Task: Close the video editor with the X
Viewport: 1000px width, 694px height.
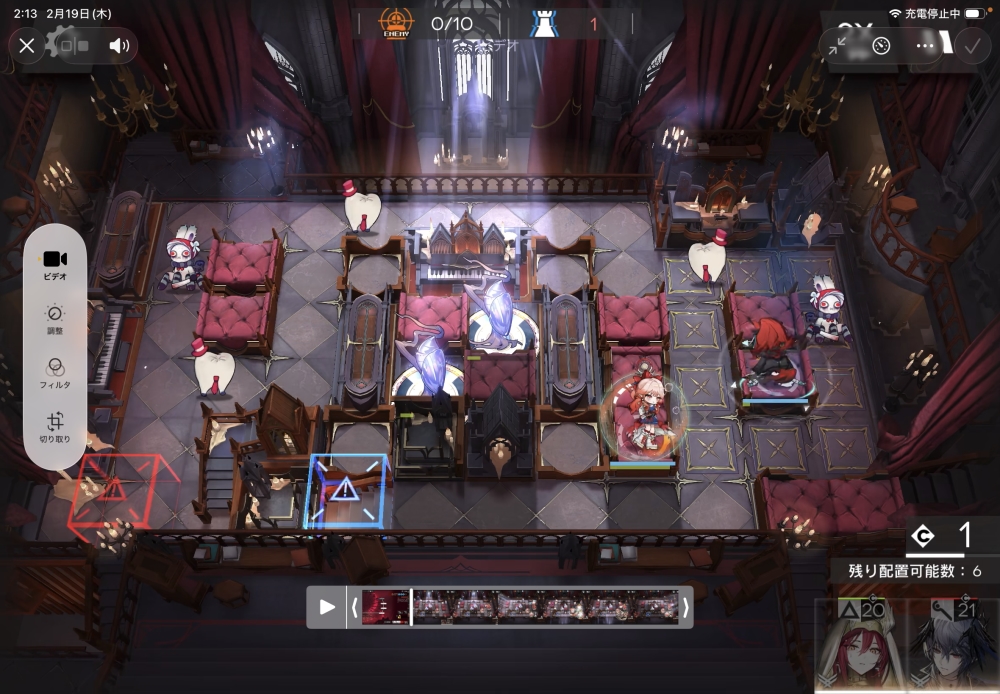Action: 27,45
